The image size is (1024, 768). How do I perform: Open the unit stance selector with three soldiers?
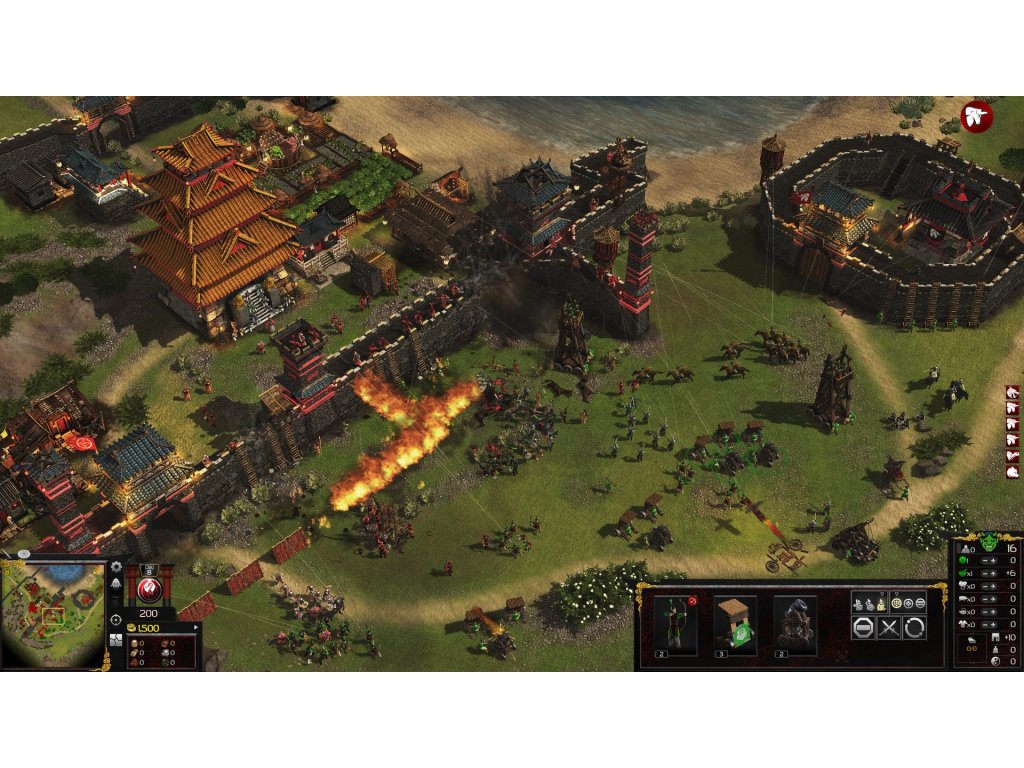click(869, 603)
